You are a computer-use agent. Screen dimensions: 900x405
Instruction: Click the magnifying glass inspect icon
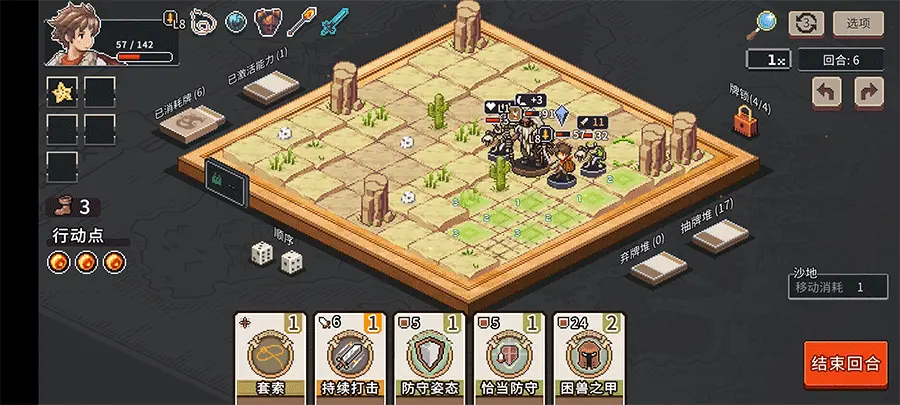click(x=766, y=22)
